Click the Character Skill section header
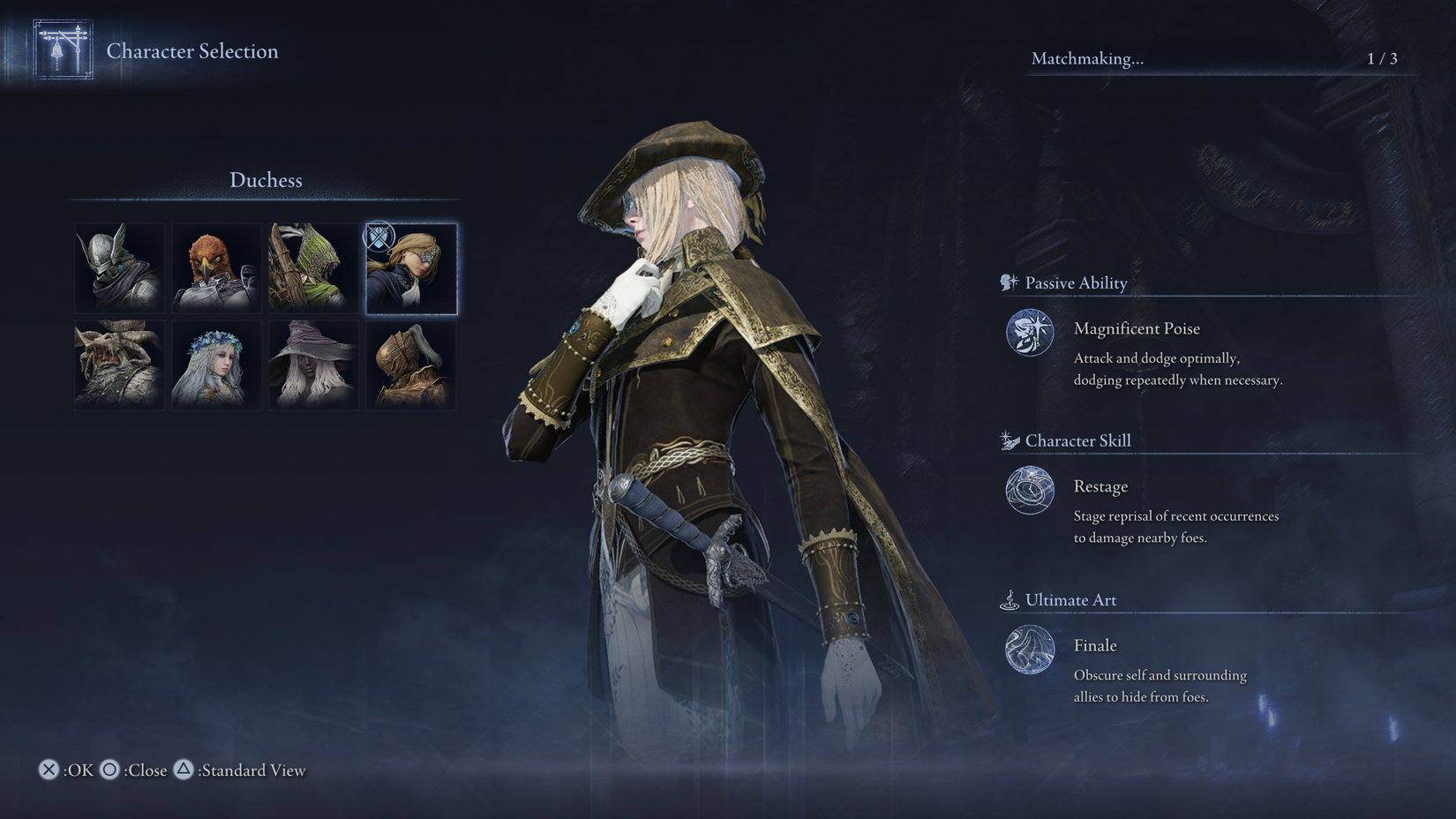 [1078, 440]
